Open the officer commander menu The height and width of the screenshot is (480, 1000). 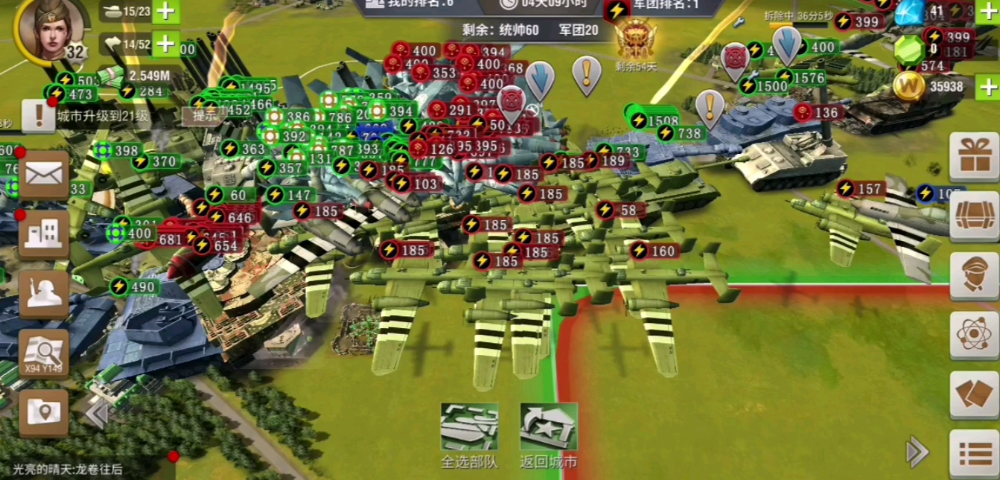coord(973,273)
